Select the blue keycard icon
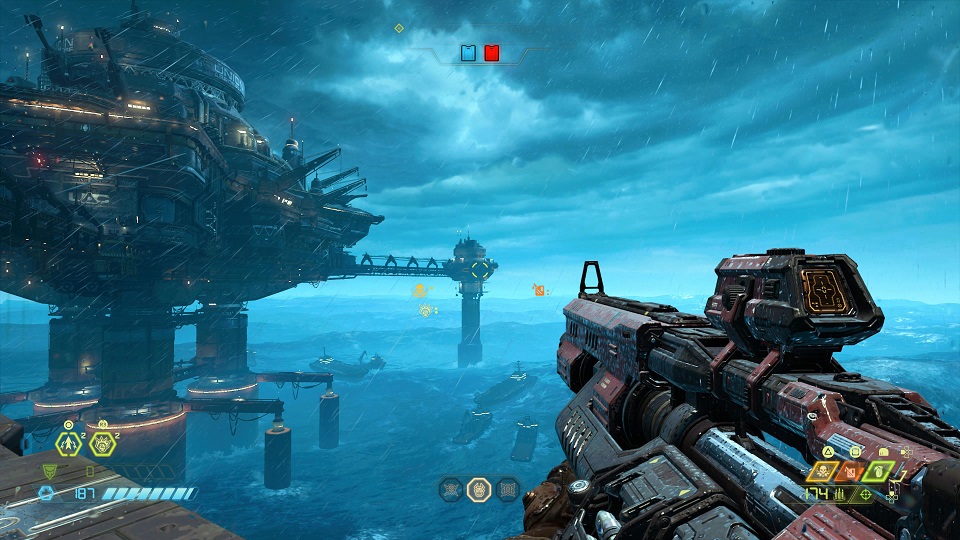This screenshot has width=960, height=540. click(468, 52)
